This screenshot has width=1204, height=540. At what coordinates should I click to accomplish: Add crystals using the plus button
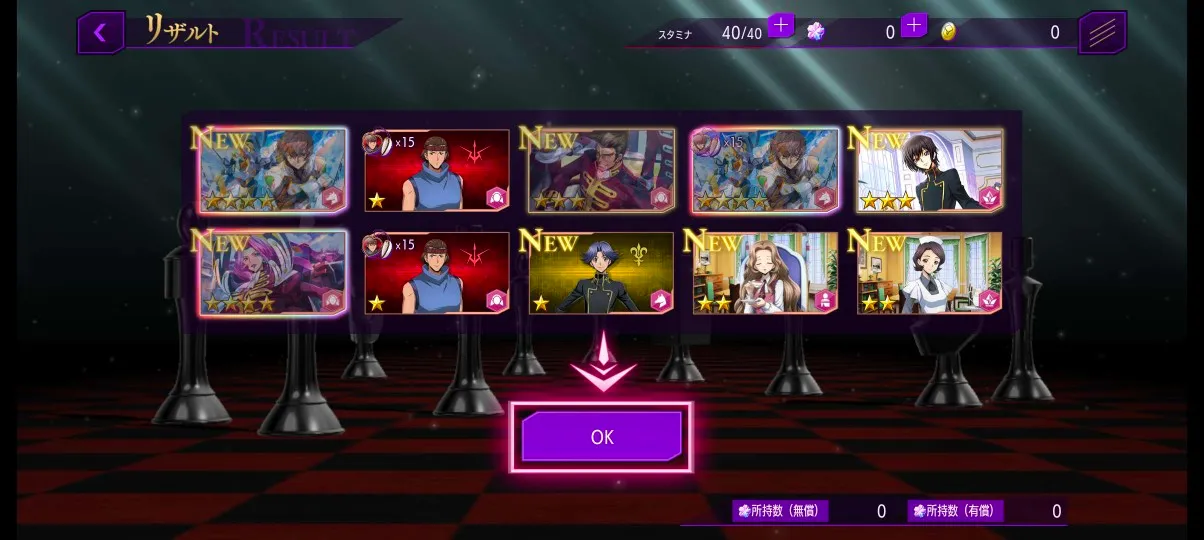click(x=913, y=25)
